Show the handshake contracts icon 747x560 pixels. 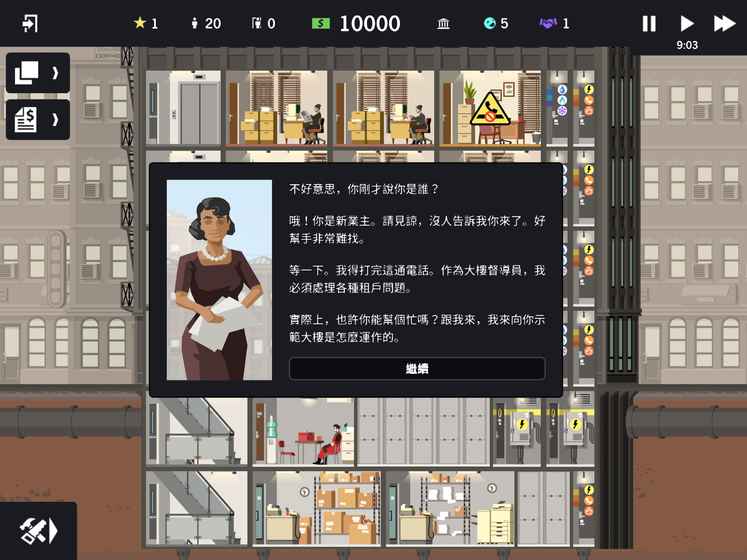(x=548, y=23)
